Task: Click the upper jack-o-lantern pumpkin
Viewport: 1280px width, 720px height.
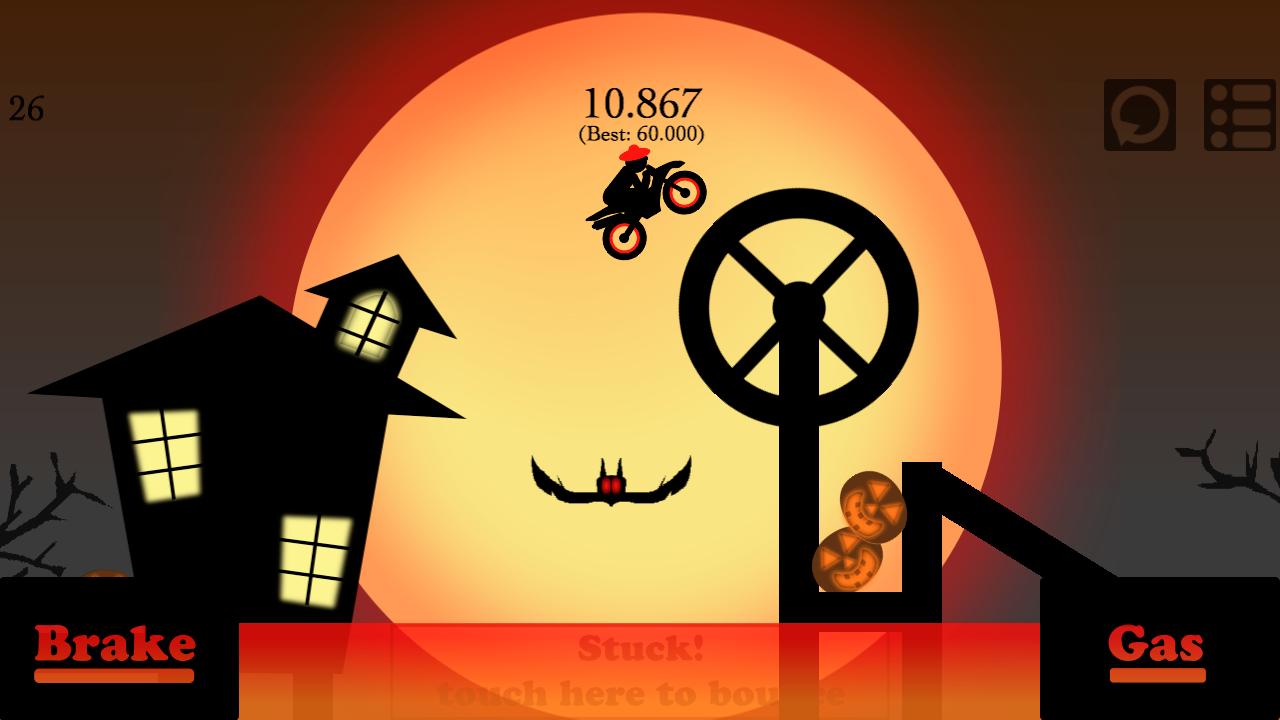Action: pyautogui.click(x=873, y=508)
